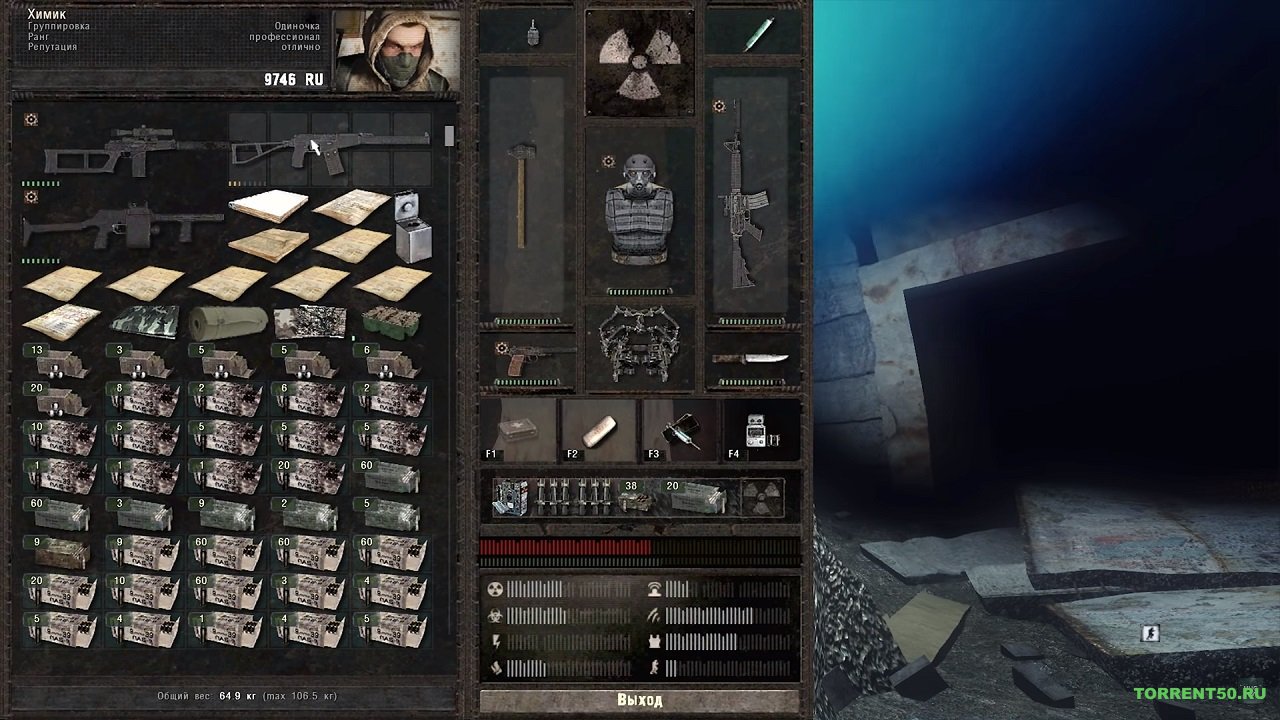This screenshot has height=720, width=1280.
Task: Open the equipped body armor slot
Action: tap(639, 210)
